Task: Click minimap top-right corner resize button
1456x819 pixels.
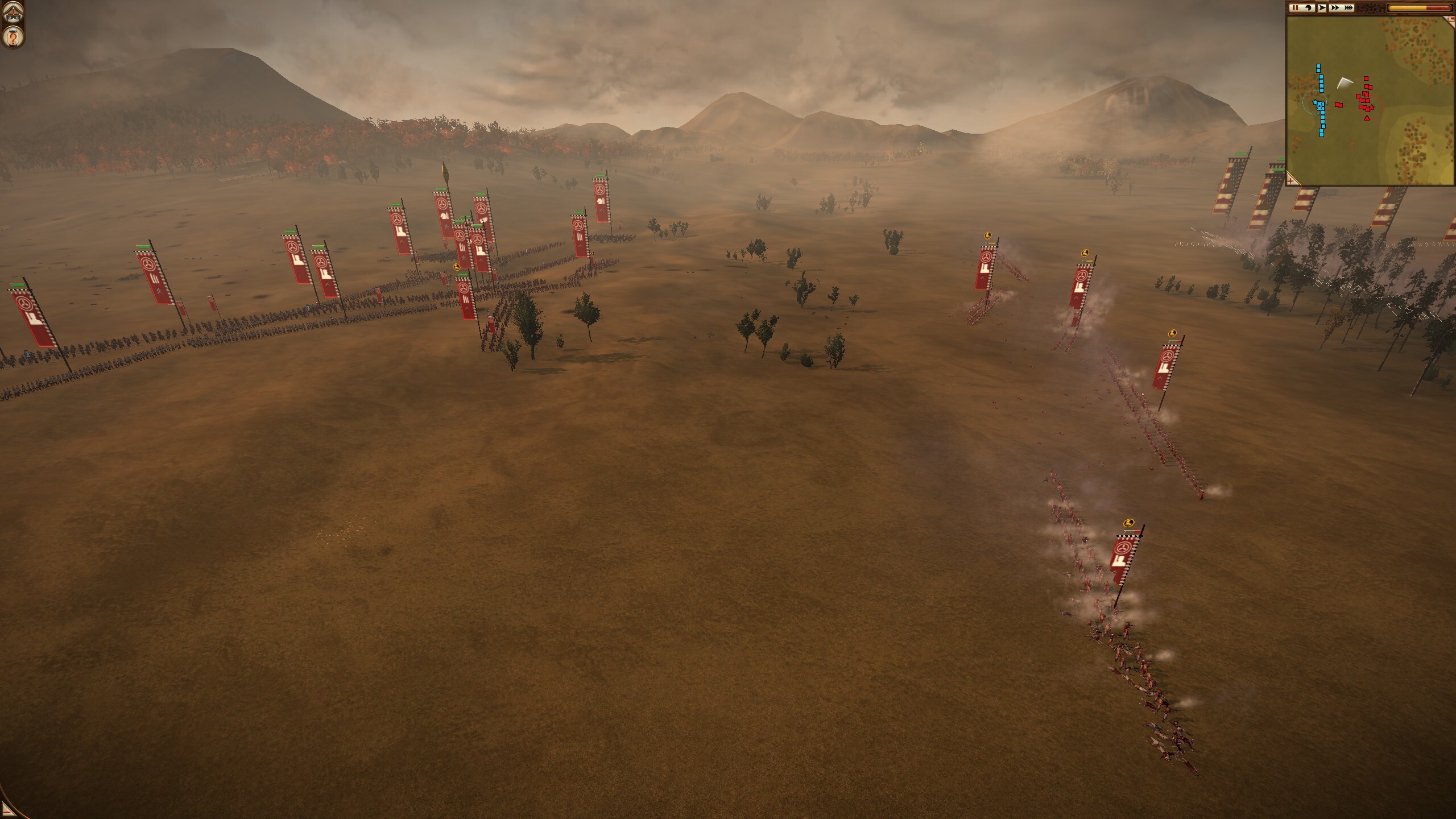Action: coord(1451,20)
